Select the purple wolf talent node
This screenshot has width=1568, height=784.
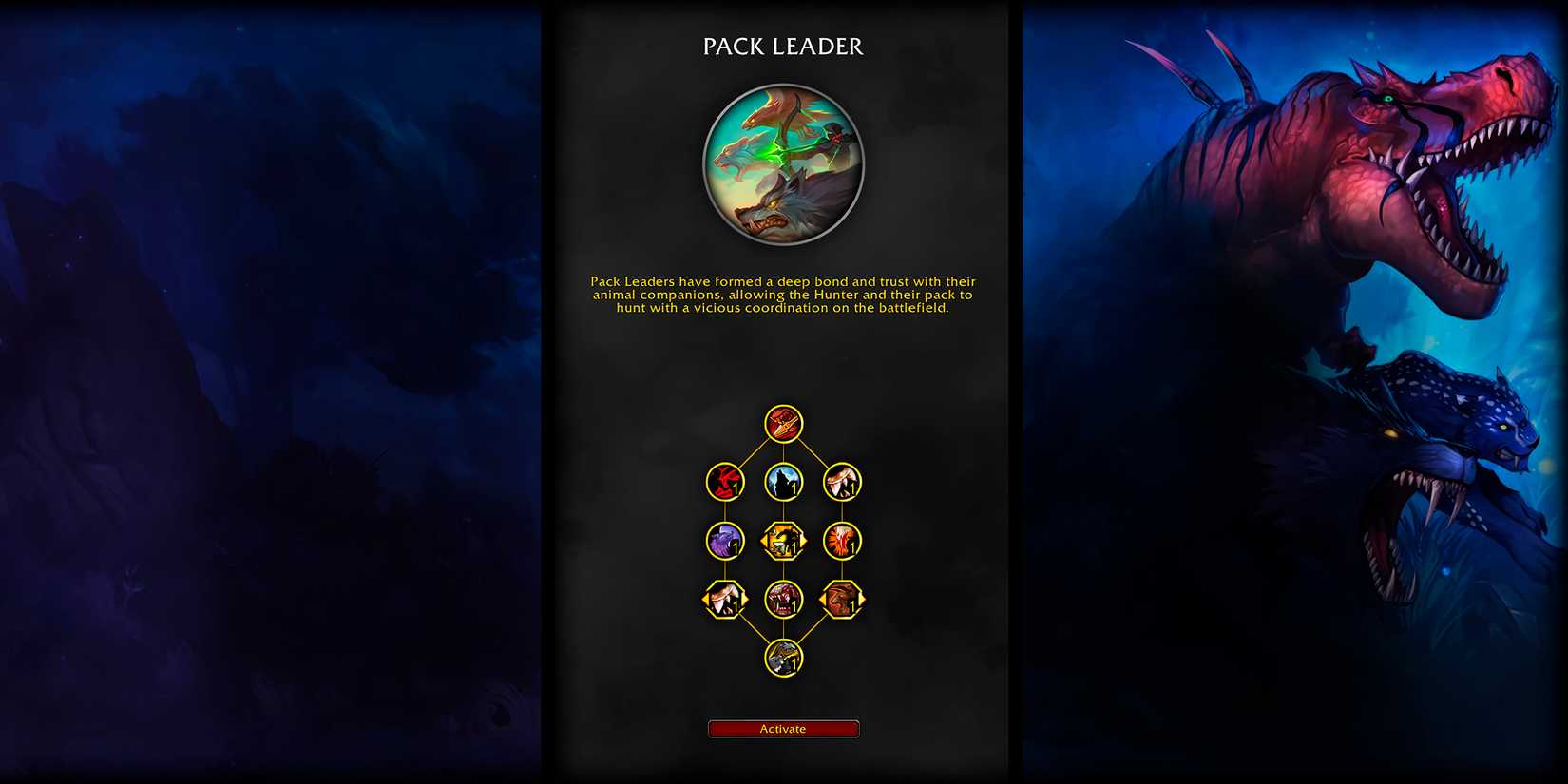[724, 539]
